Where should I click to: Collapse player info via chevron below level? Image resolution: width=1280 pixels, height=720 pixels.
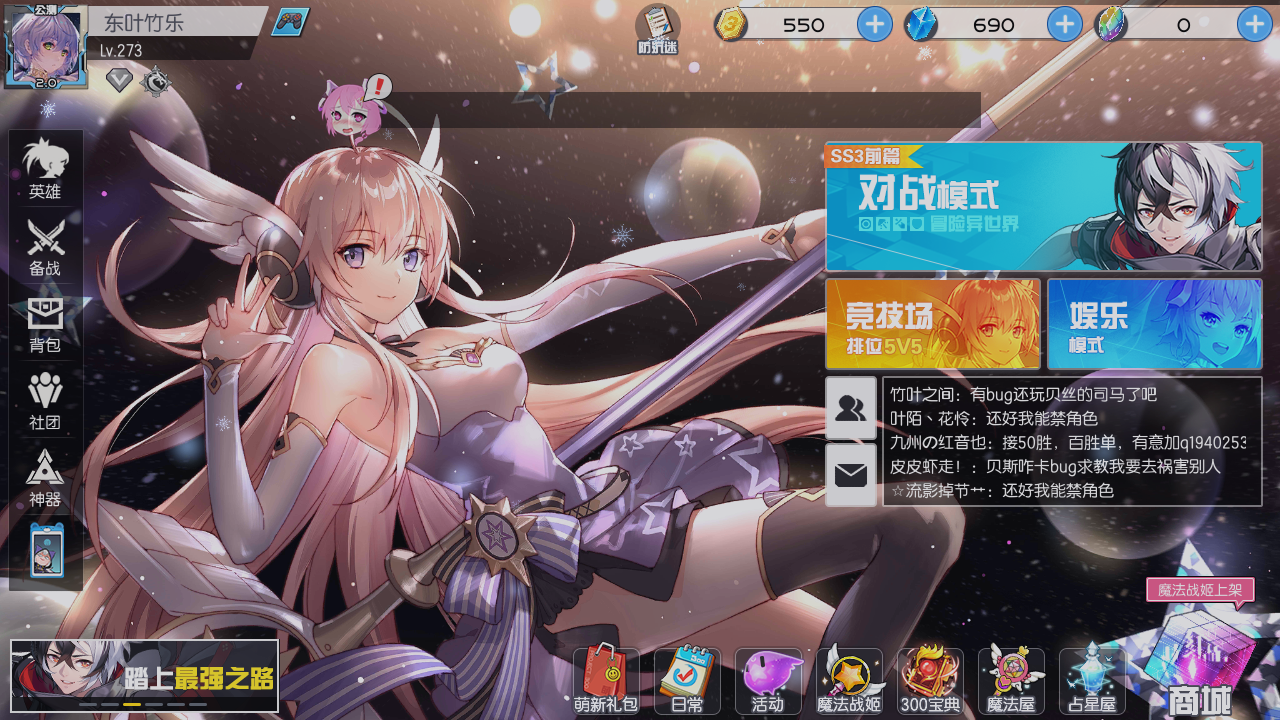point(119,80)
